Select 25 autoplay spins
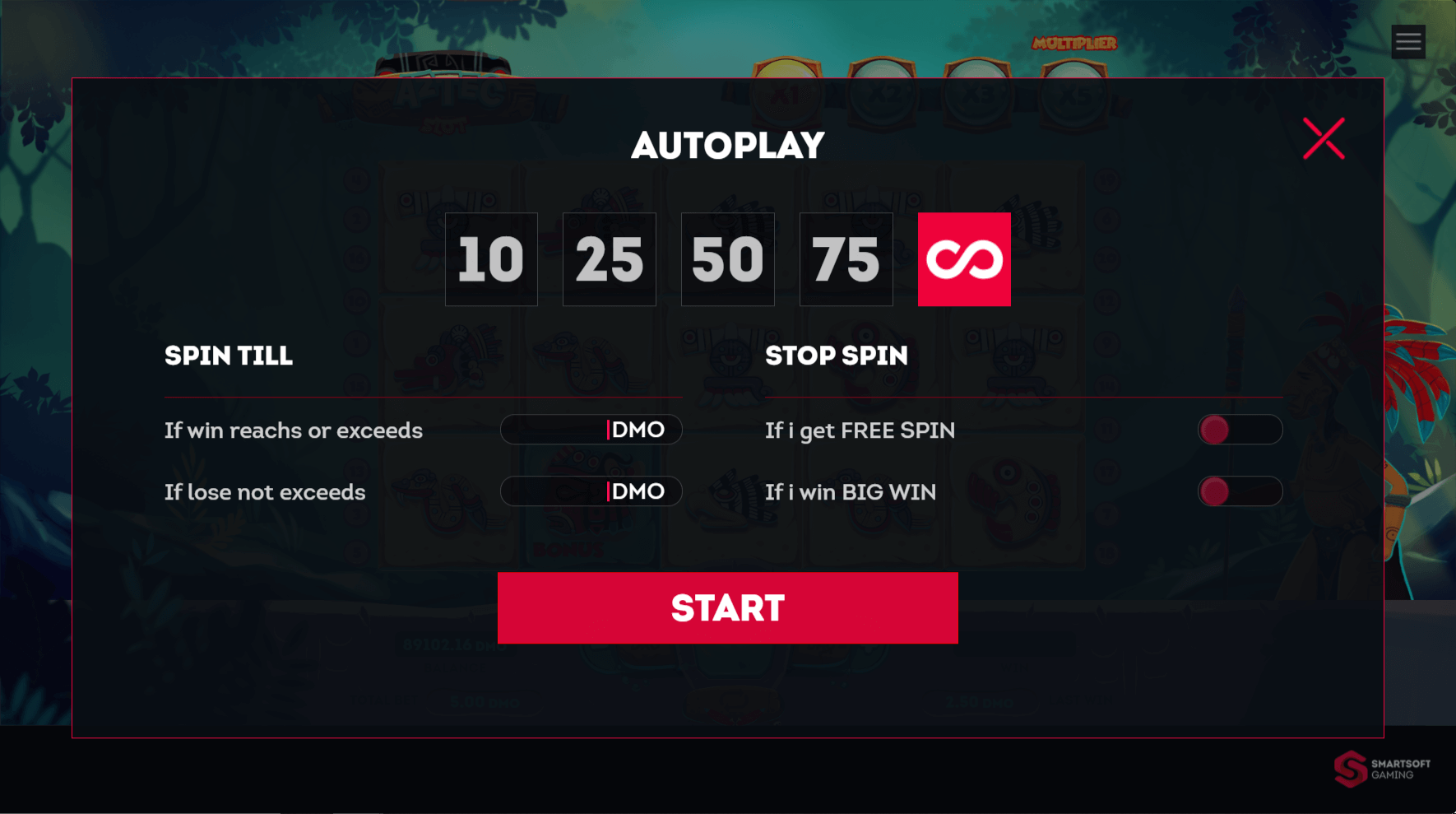Image resolution: width=1456 pixels, height=814 pixels. click(x=610, y=259)
